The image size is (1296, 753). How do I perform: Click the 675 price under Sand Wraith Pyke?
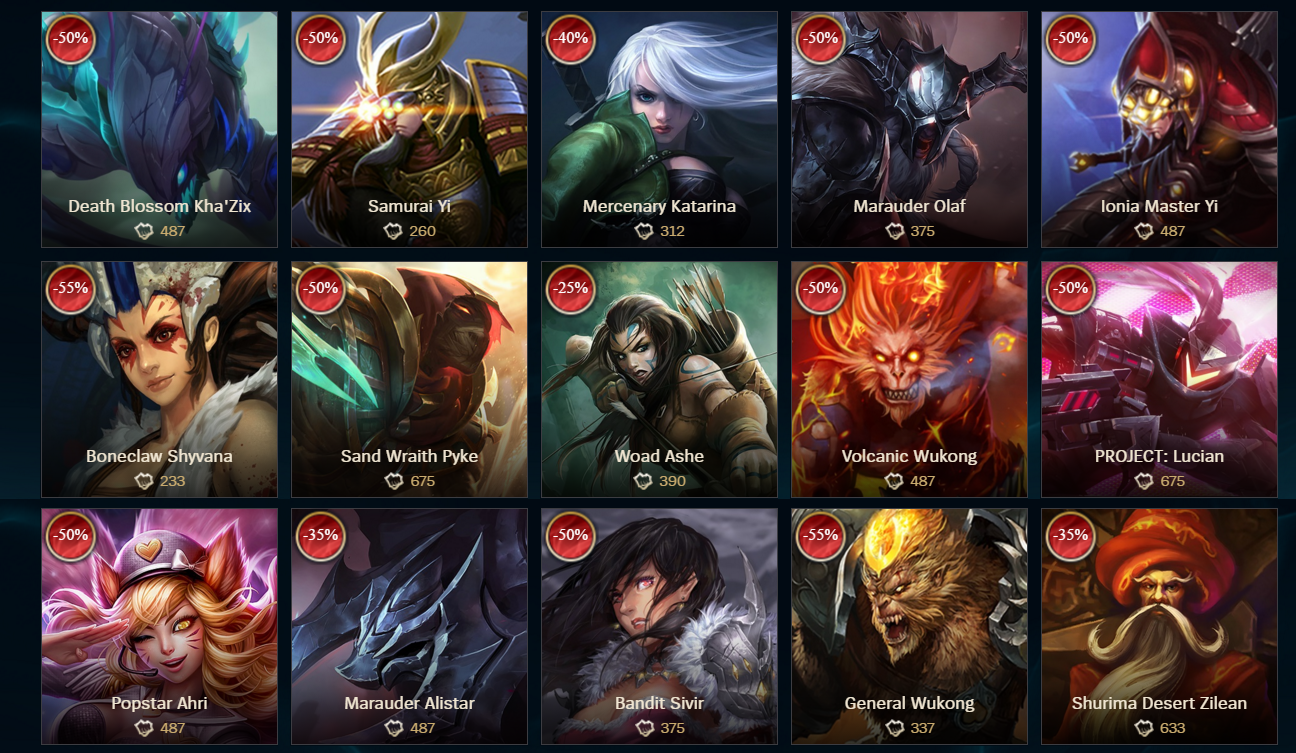point(421,481)
